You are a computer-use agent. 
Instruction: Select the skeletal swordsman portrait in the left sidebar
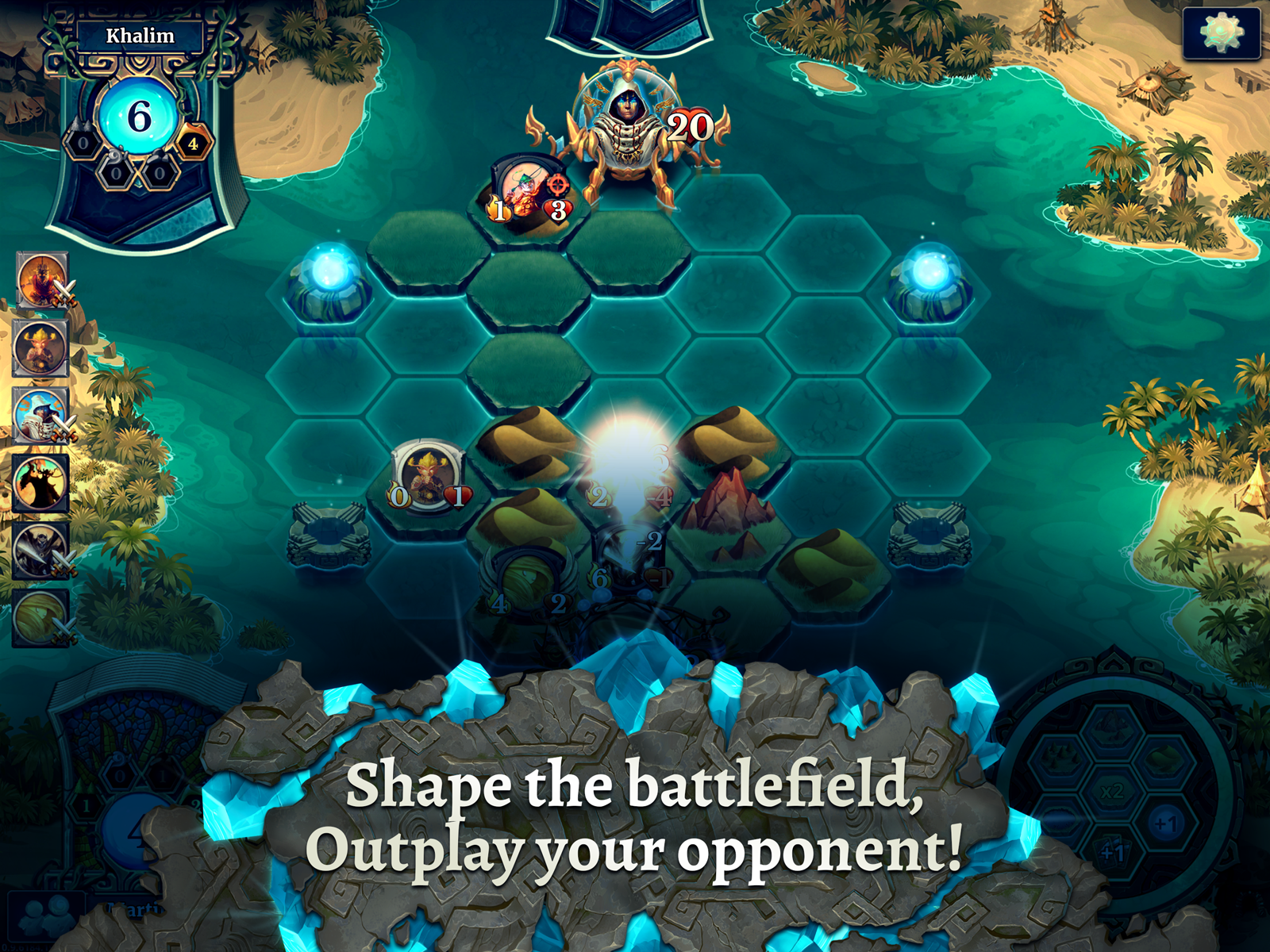40,549
